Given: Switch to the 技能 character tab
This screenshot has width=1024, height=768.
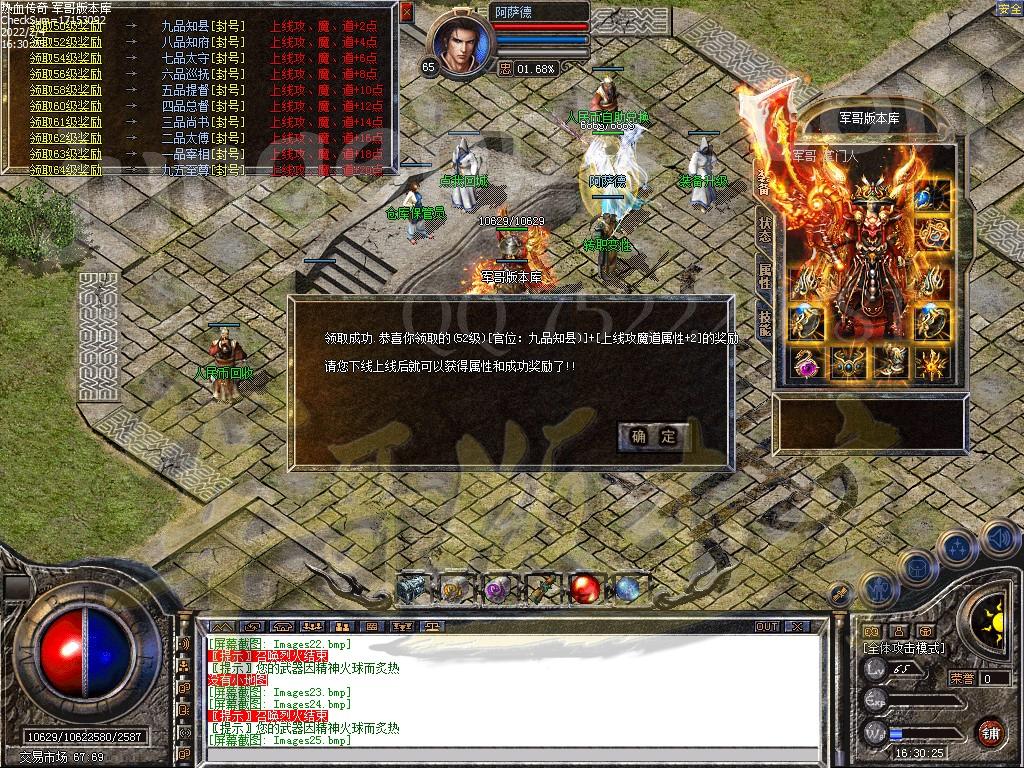Looking at the screenshot, I should (765, 322).
